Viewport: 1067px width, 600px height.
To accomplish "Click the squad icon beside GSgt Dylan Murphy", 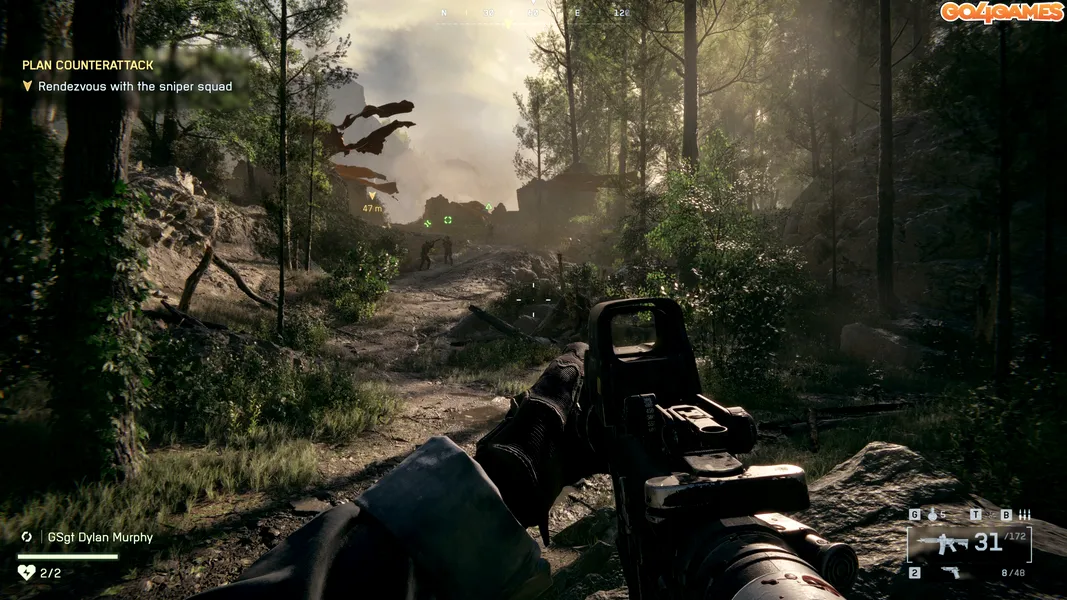I will point(27,537).
